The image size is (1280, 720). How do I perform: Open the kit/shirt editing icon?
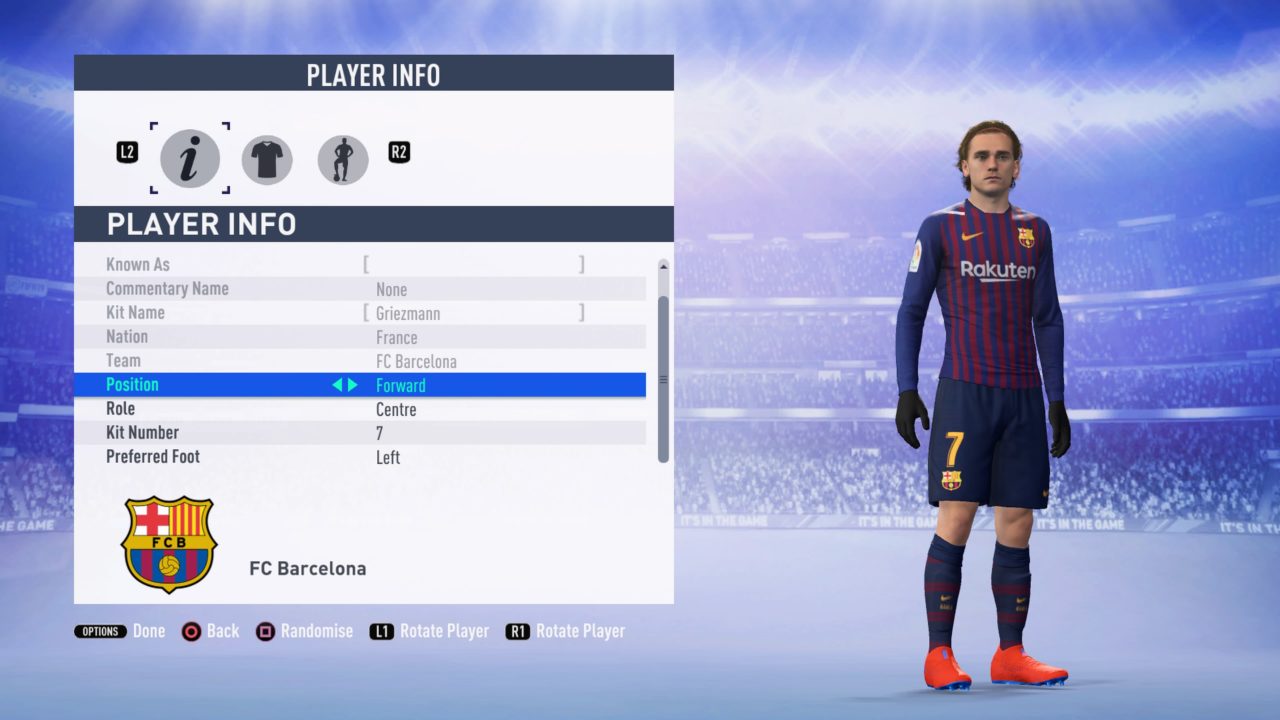point(266,159)
